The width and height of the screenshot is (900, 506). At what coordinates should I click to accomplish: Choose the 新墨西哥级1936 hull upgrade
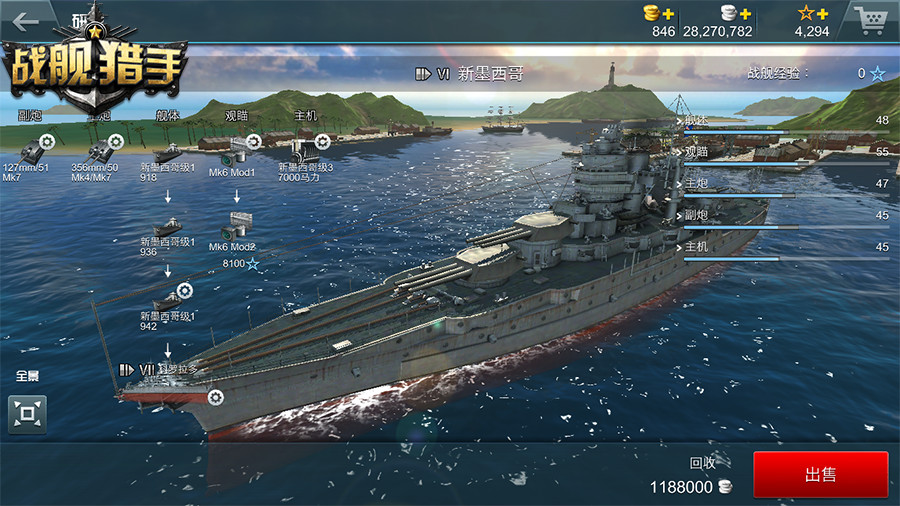click(x=167, y=227)
